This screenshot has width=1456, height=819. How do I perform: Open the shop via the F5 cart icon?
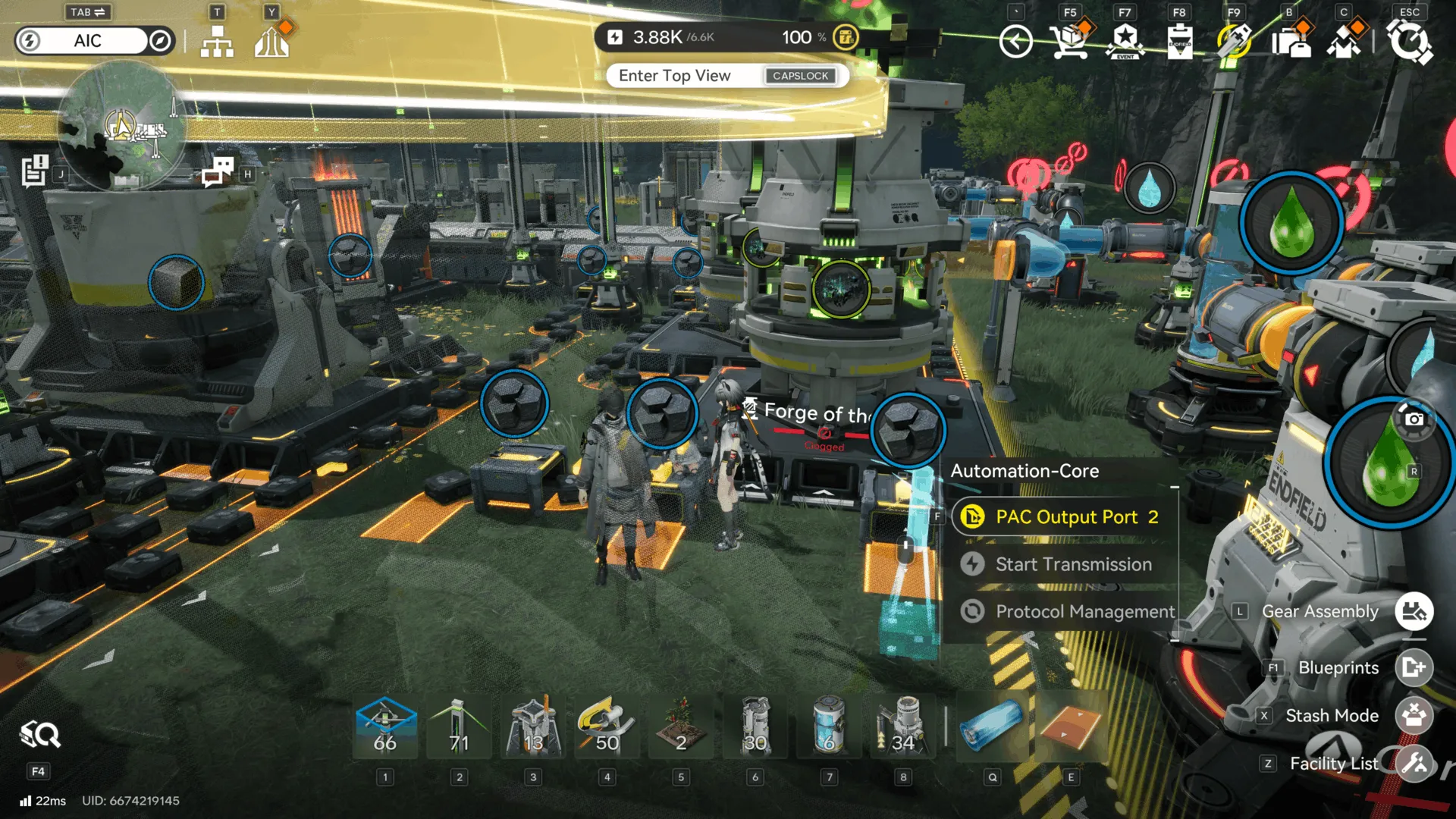coord(1070,42)
